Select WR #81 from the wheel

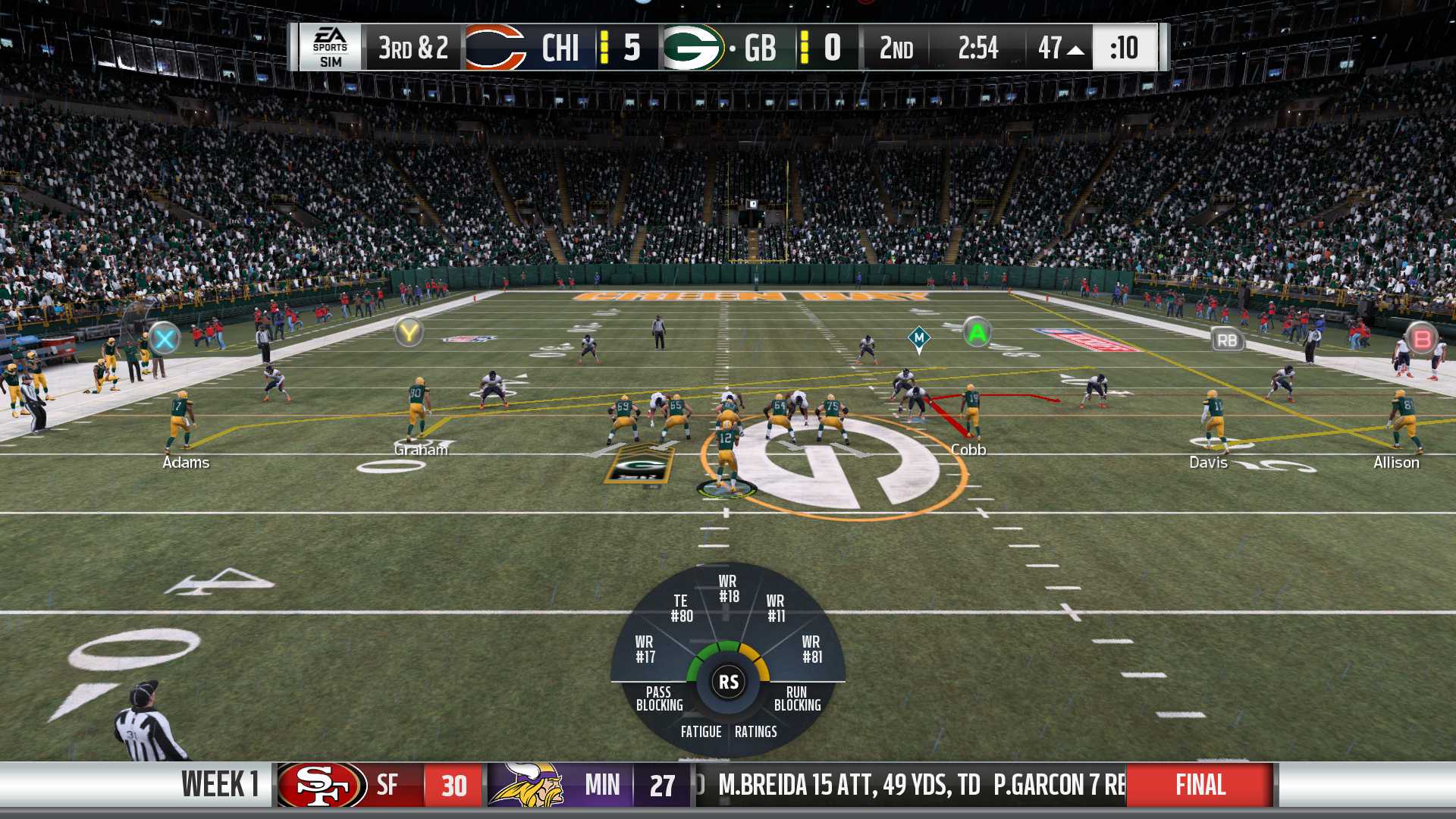click(x=811, y=649)
